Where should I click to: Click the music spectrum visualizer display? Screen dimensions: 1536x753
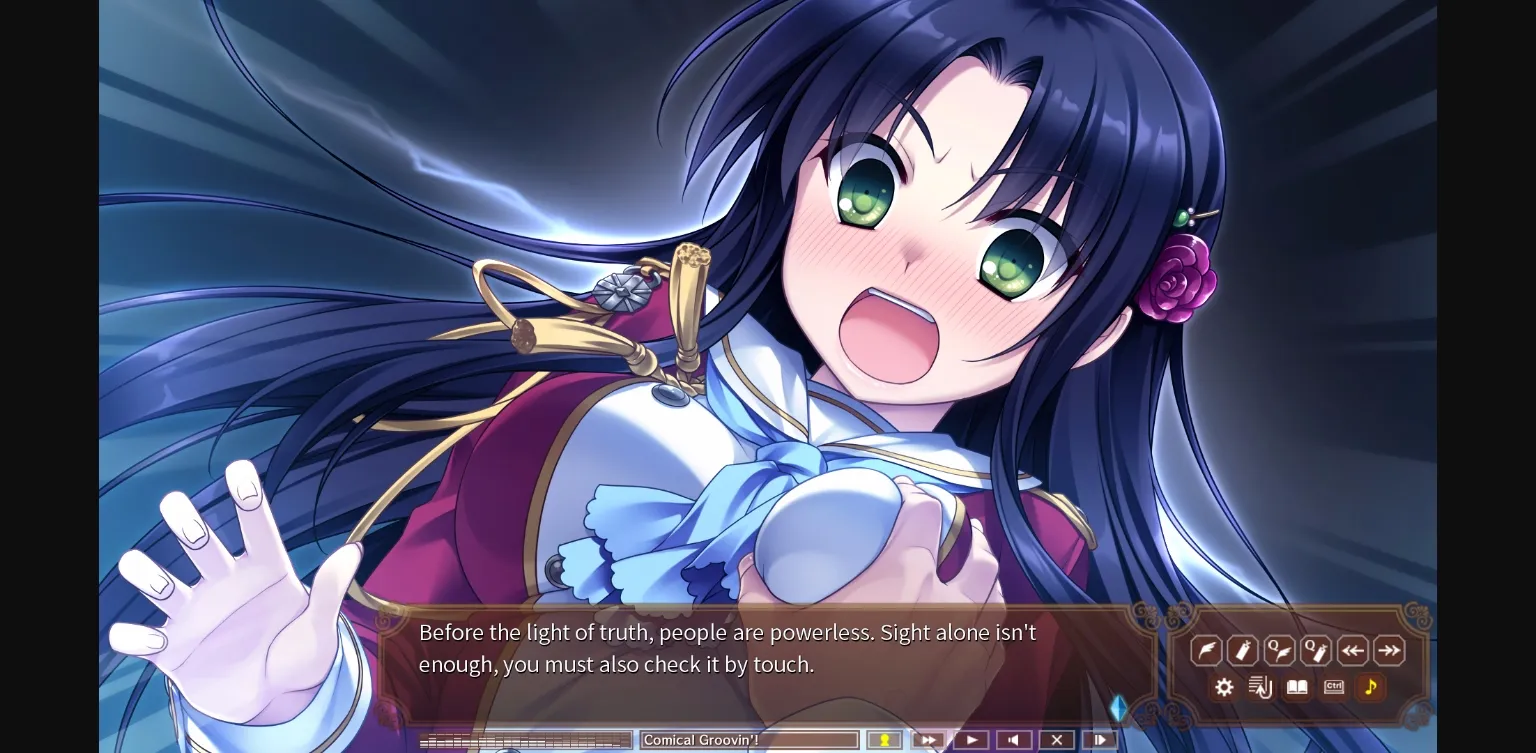click(x=525, y=740)
